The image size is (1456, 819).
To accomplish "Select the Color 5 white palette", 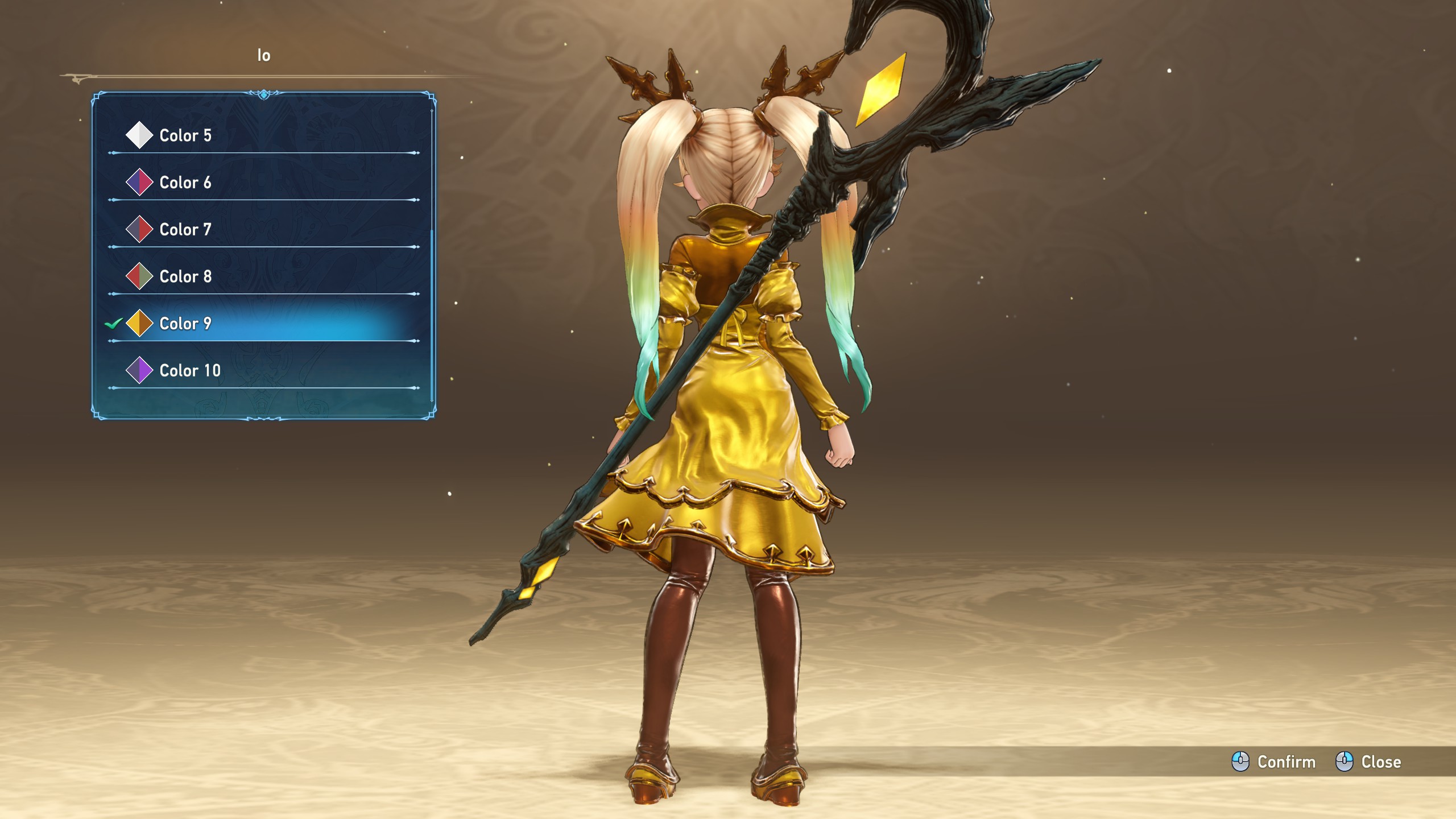I will click(x=185, y=135).
